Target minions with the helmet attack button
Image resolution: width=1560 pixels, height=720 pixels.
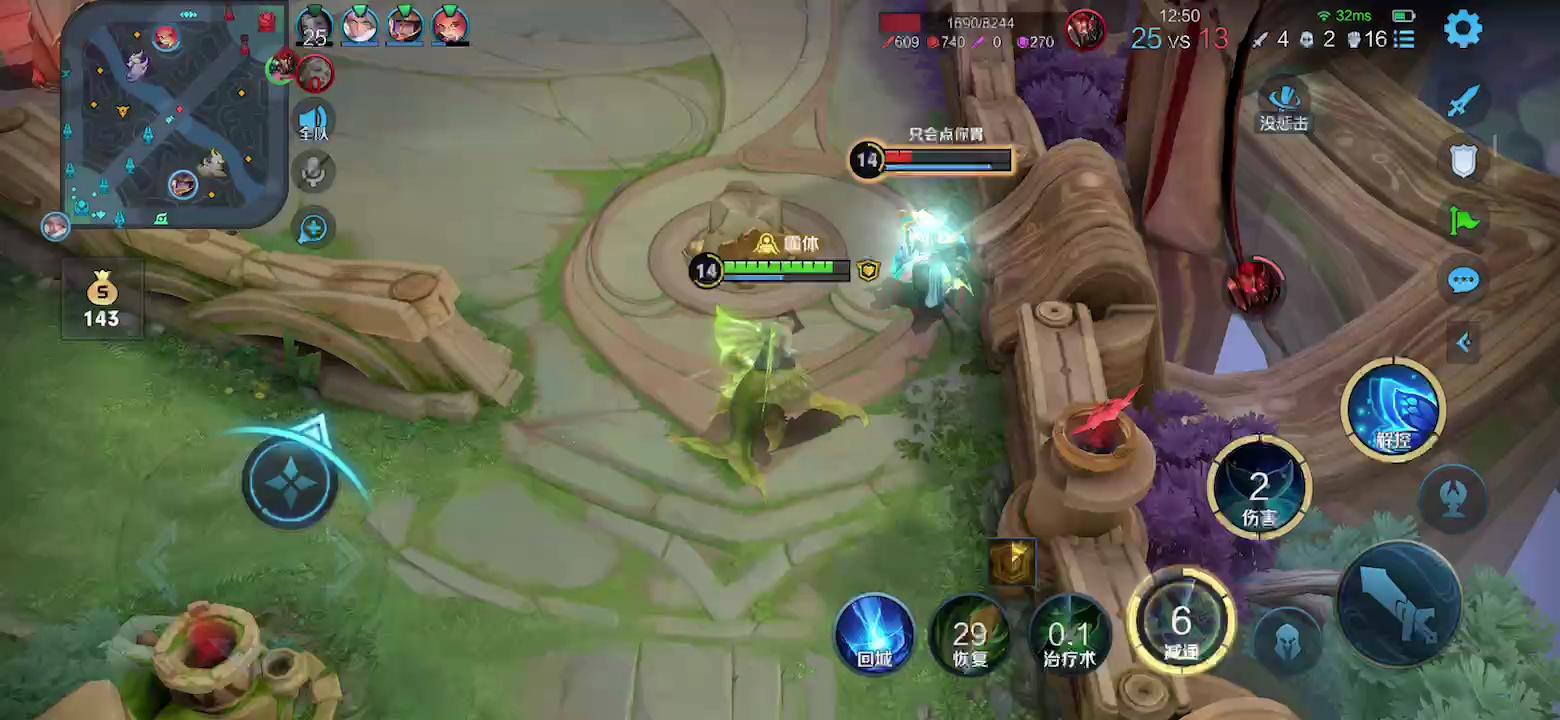pos(1288,639)
